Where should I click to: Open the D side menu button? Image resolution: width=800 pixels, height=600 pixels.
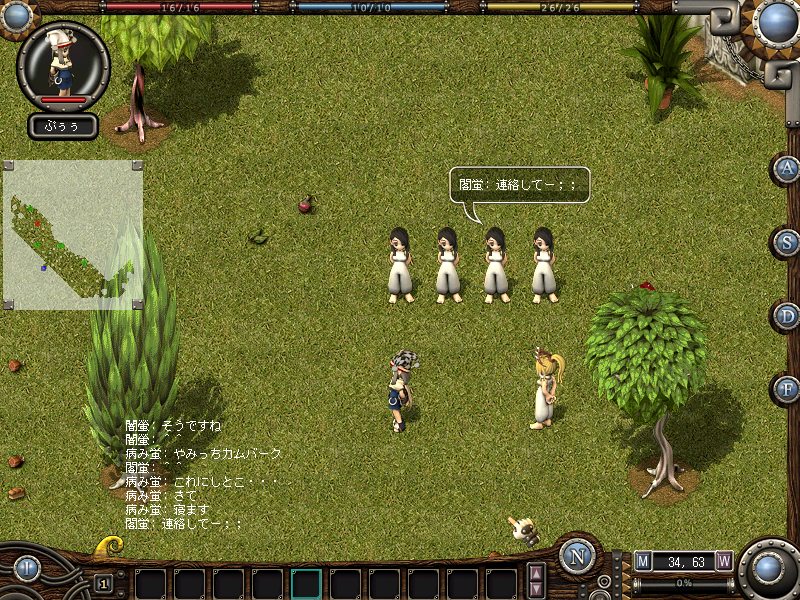pos(788,316)
